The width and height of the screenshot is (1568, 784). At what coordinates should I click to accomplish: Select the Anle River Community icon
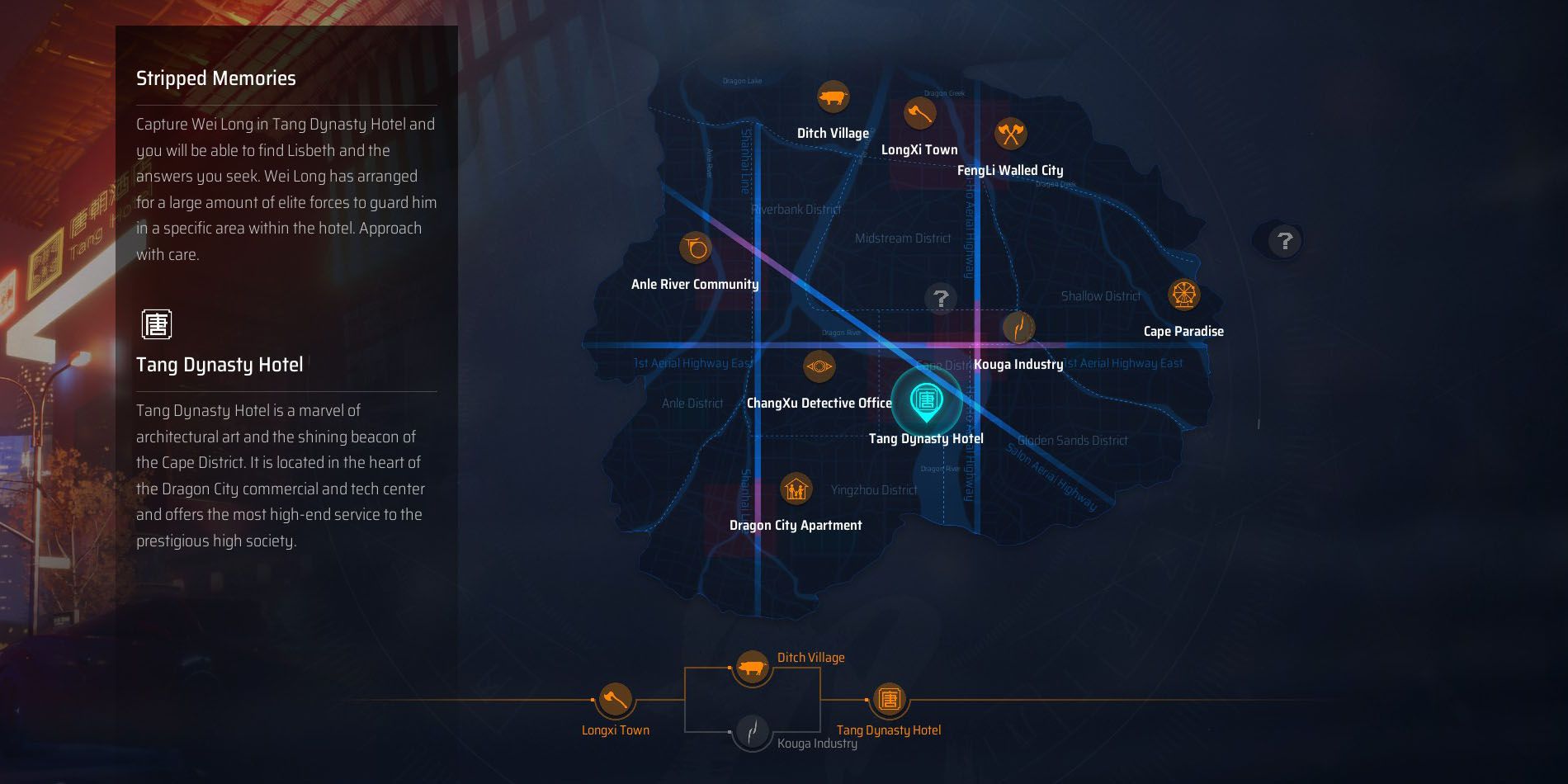[x=695, y=249]
